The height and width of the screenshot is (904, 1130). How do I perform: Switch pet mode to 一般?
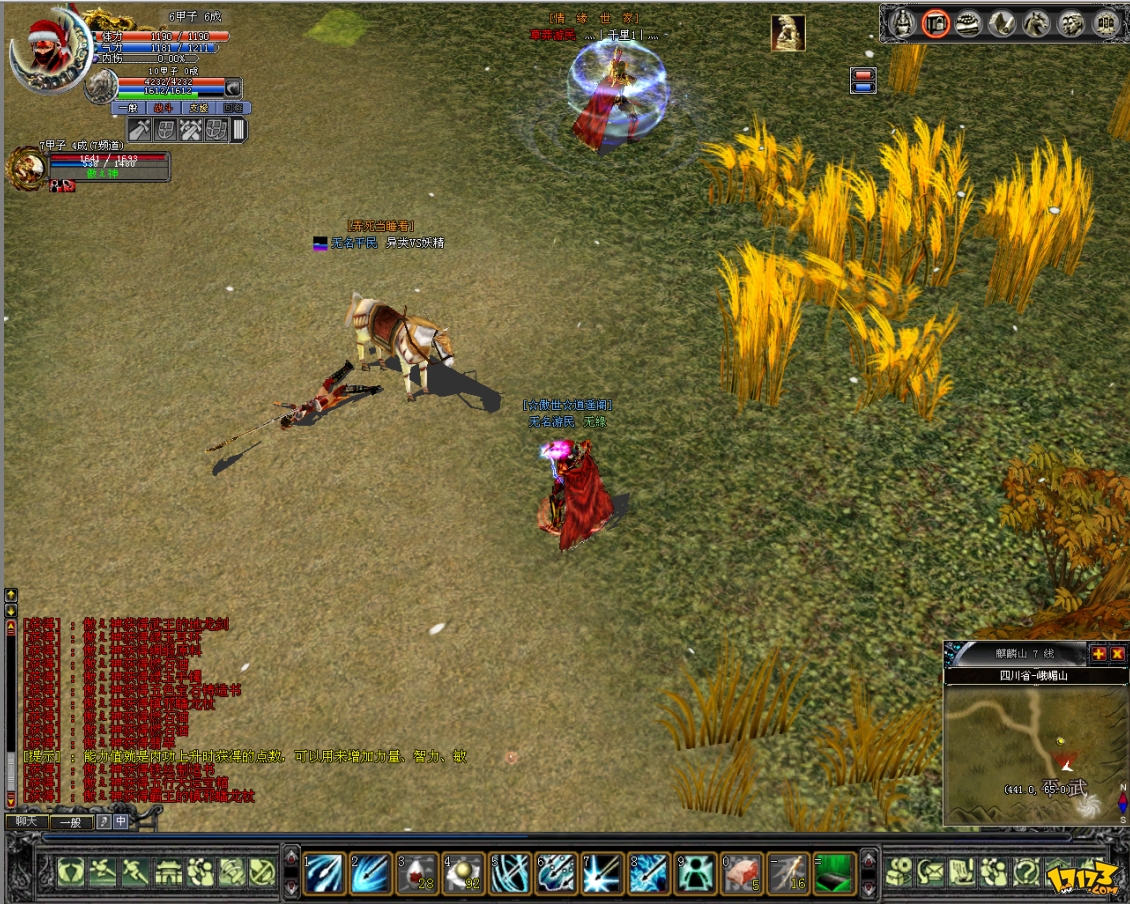click(129, 108)
